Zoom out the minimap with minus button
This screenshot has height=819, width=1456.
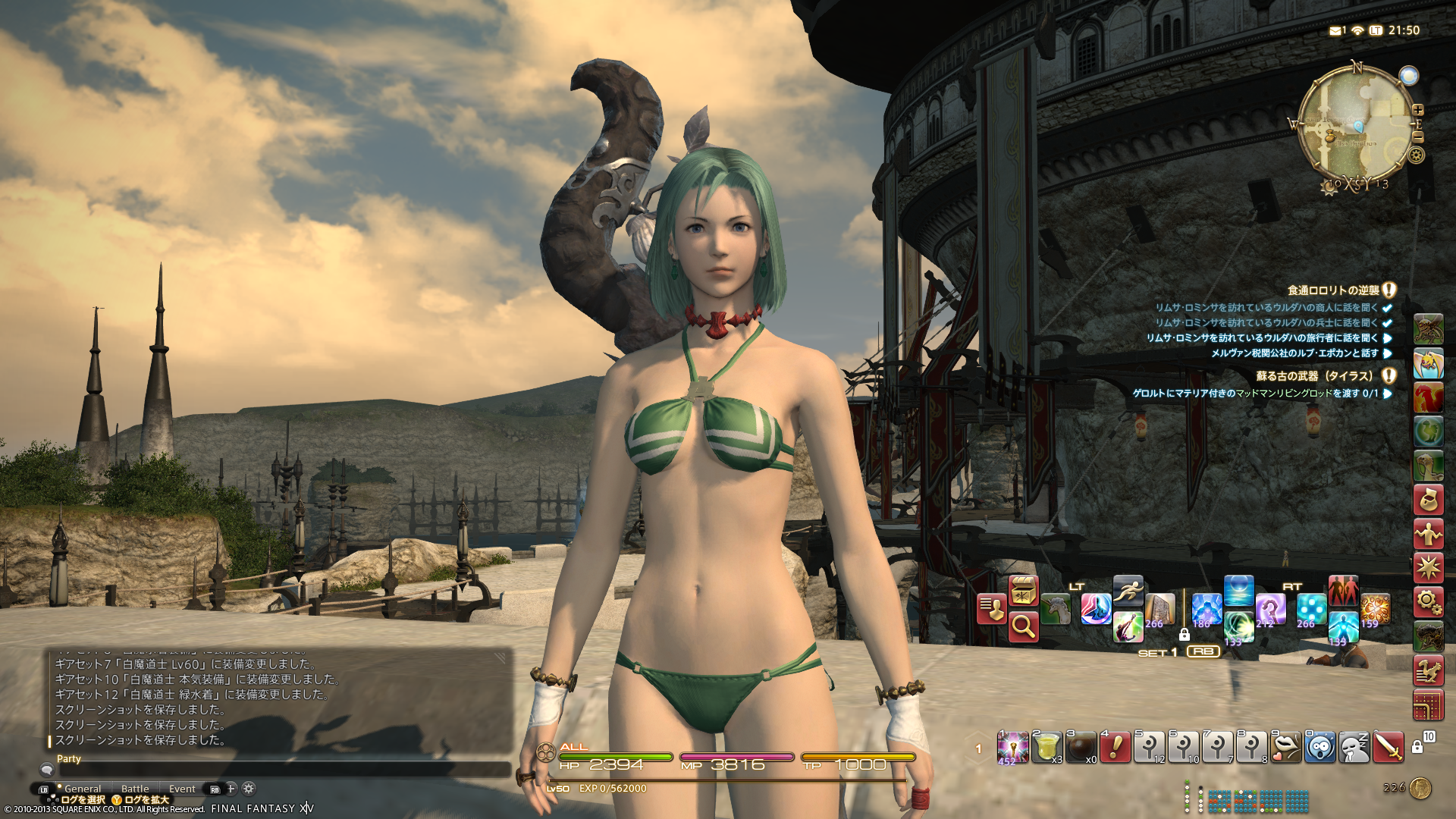[x=1418, y=137]
